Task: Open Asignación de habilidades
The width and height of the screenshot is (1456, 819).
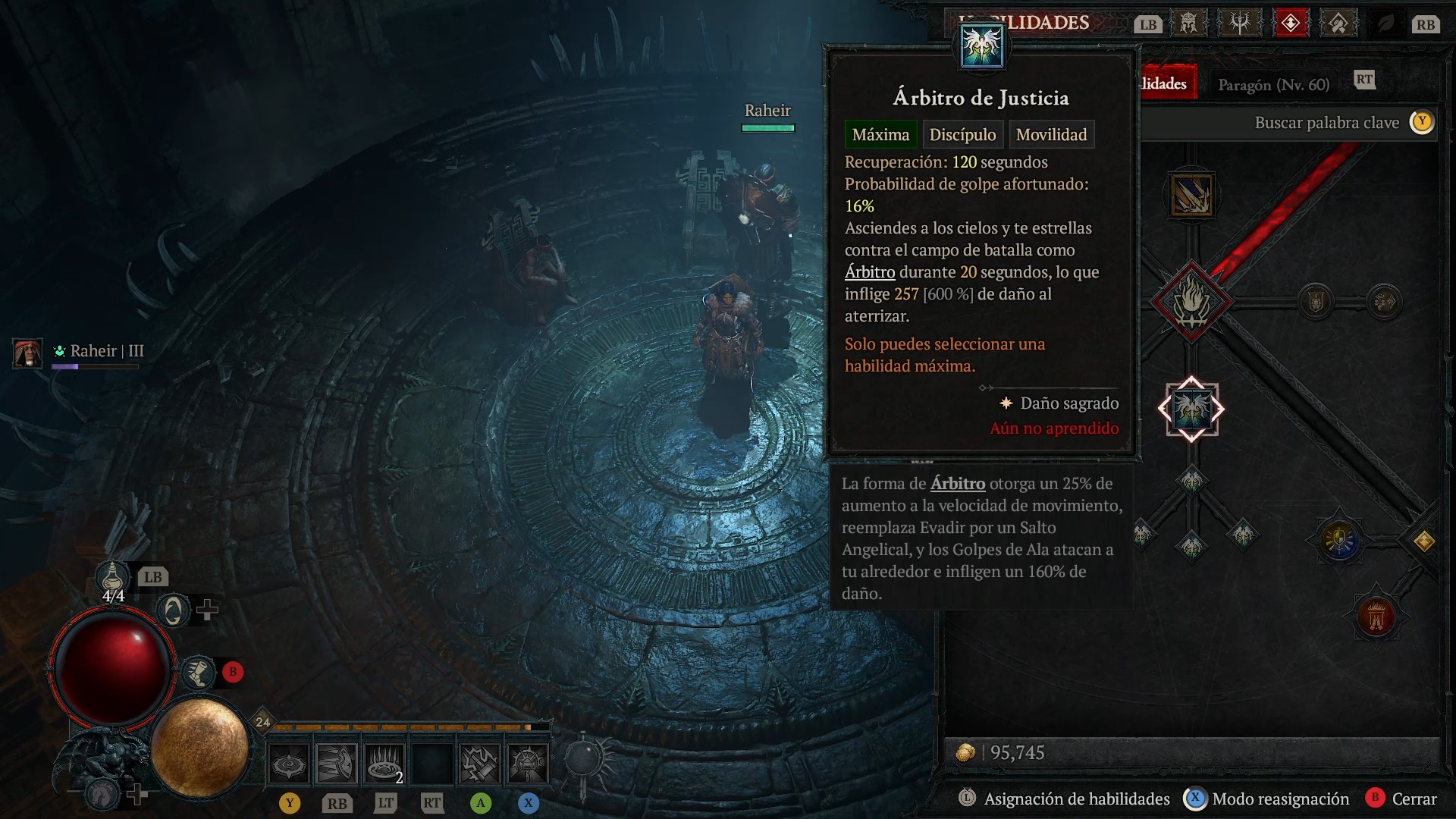Action: [1076, 799]
